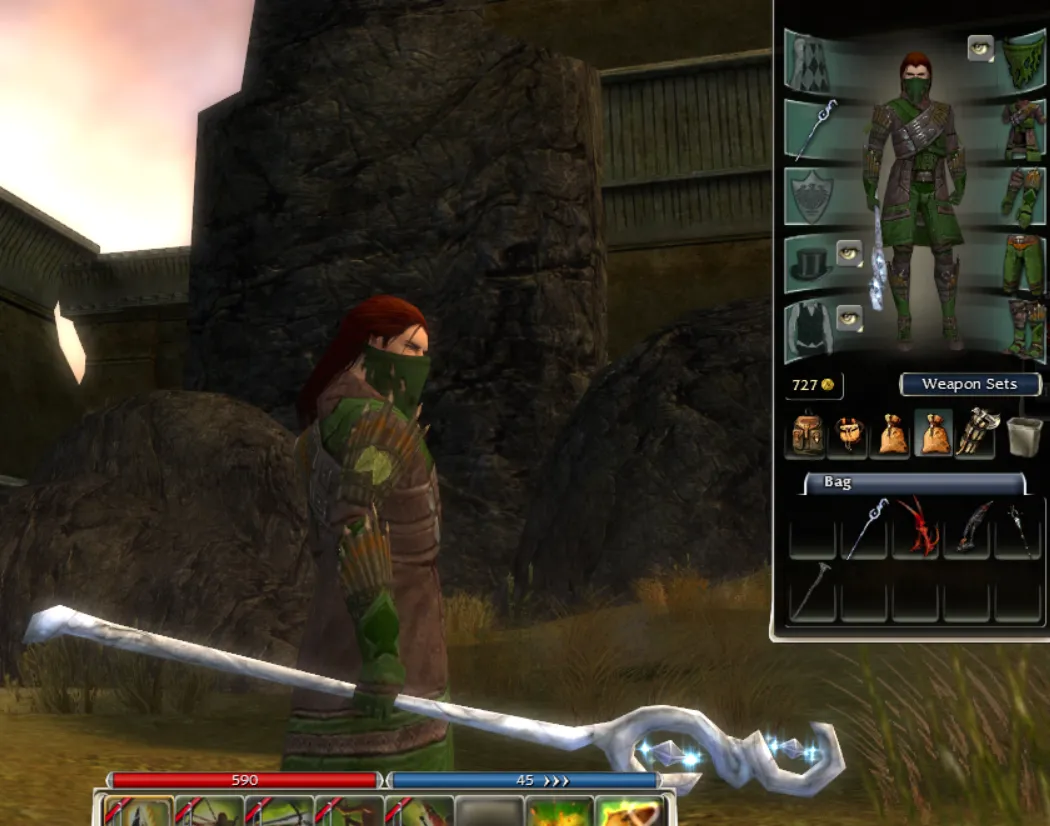Viewport: 1050px width, 826px height.
Task: Select the boots equipment slot
Action: pos(1024,330)
